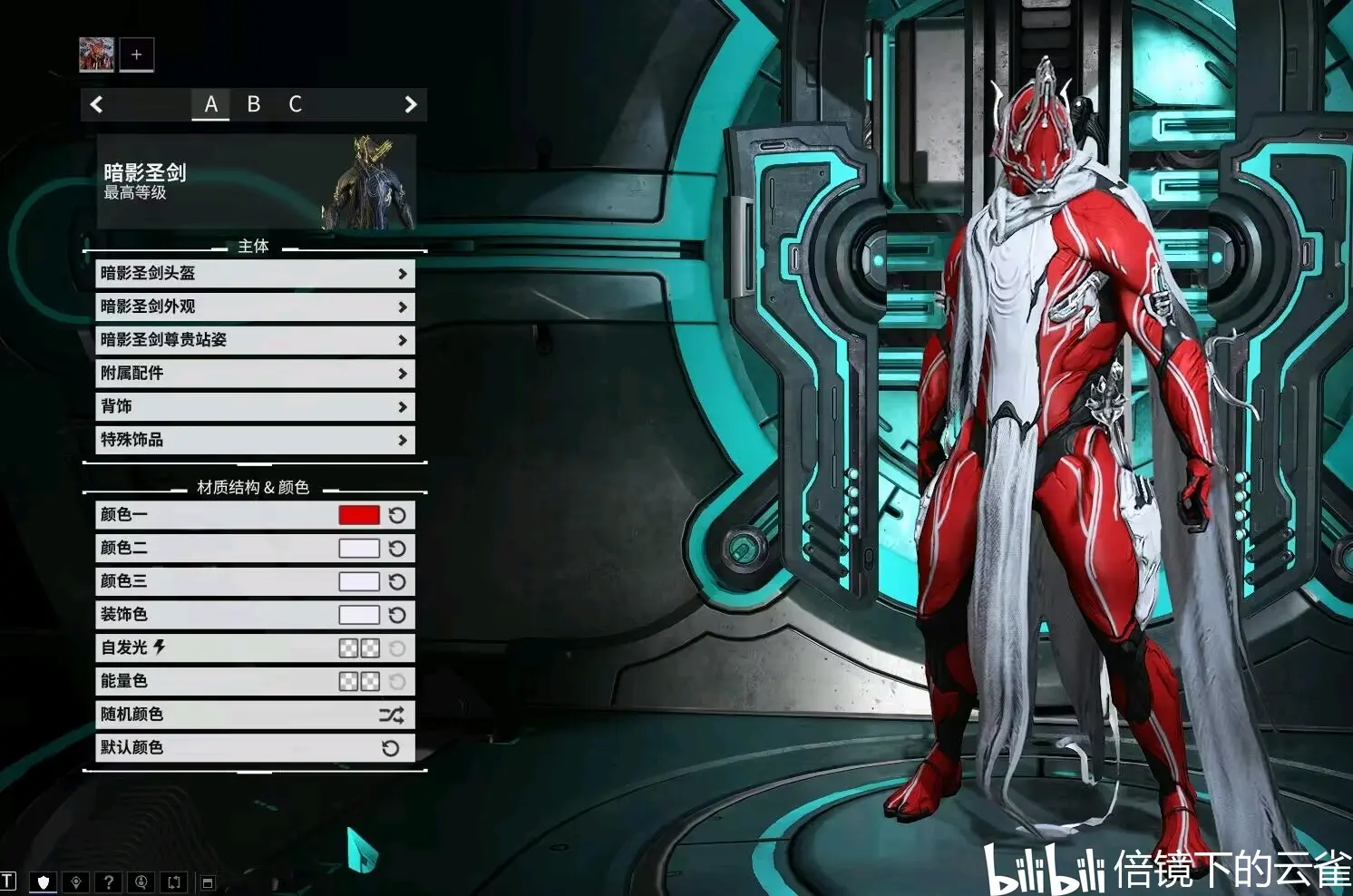Open the 自发光 emissive color row

(x=255, y=648)
